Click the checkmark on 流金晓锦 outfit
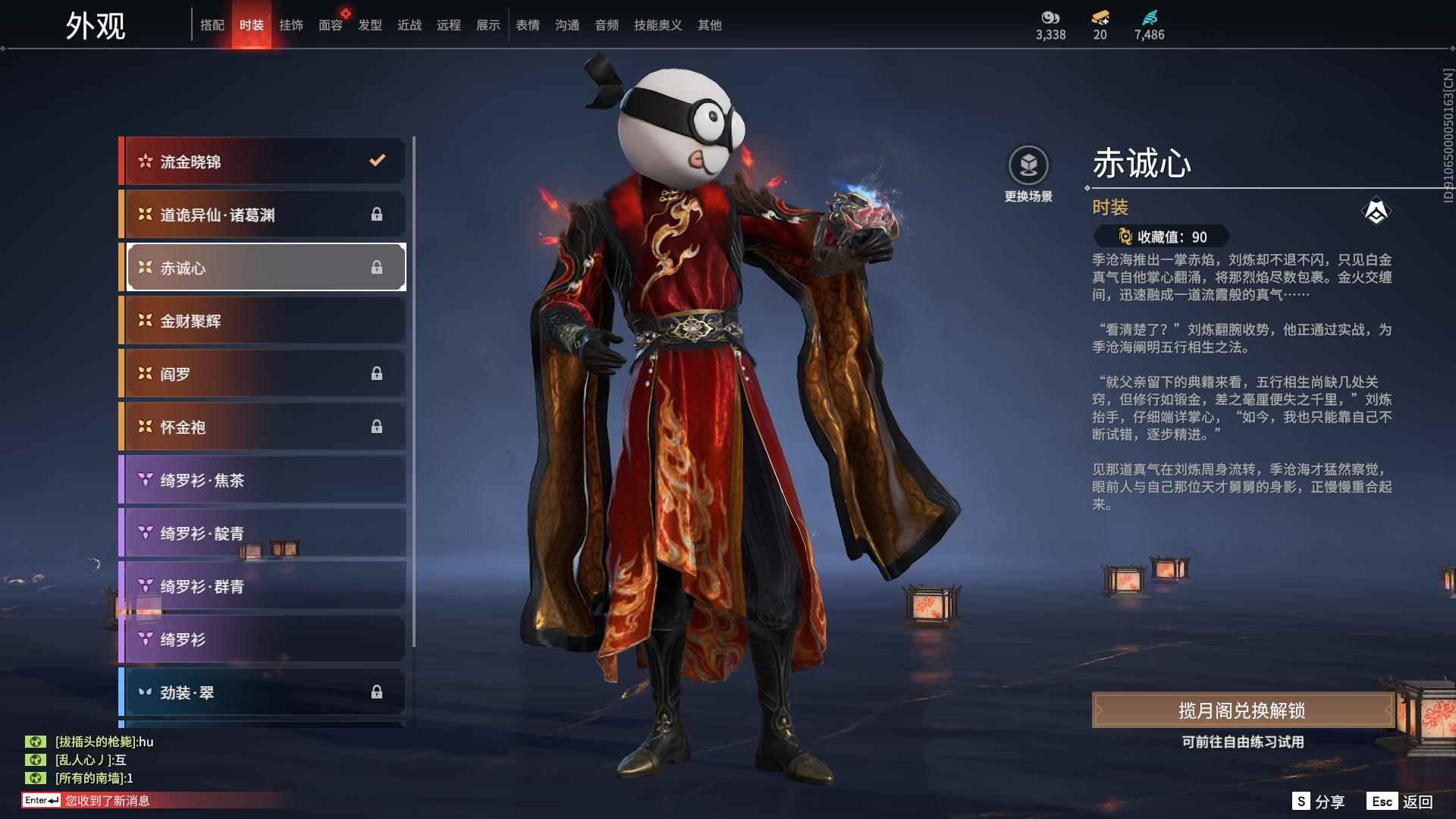 coord(375,160)
